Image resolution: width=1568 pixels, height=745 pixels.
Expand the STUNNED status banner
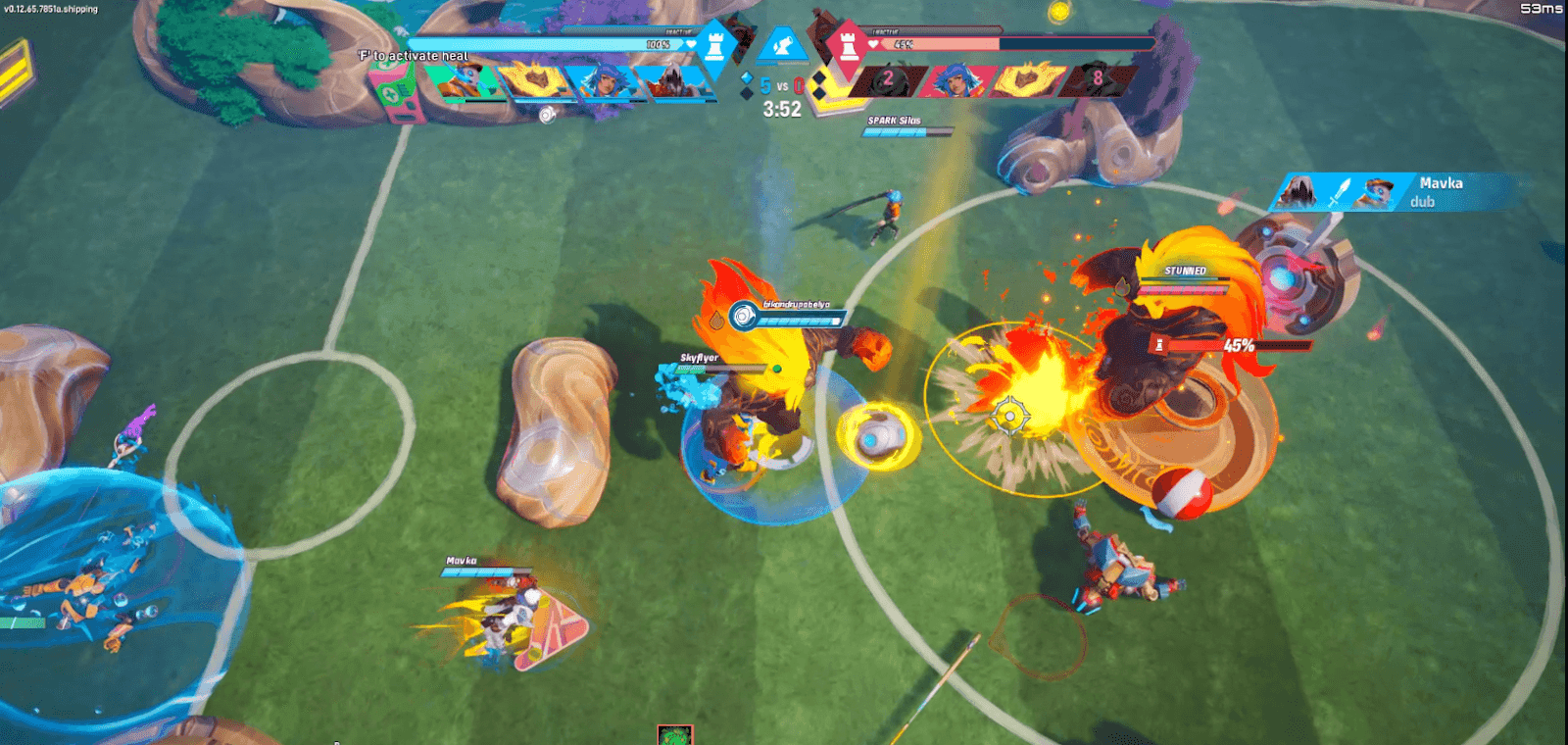(1184, 271)
